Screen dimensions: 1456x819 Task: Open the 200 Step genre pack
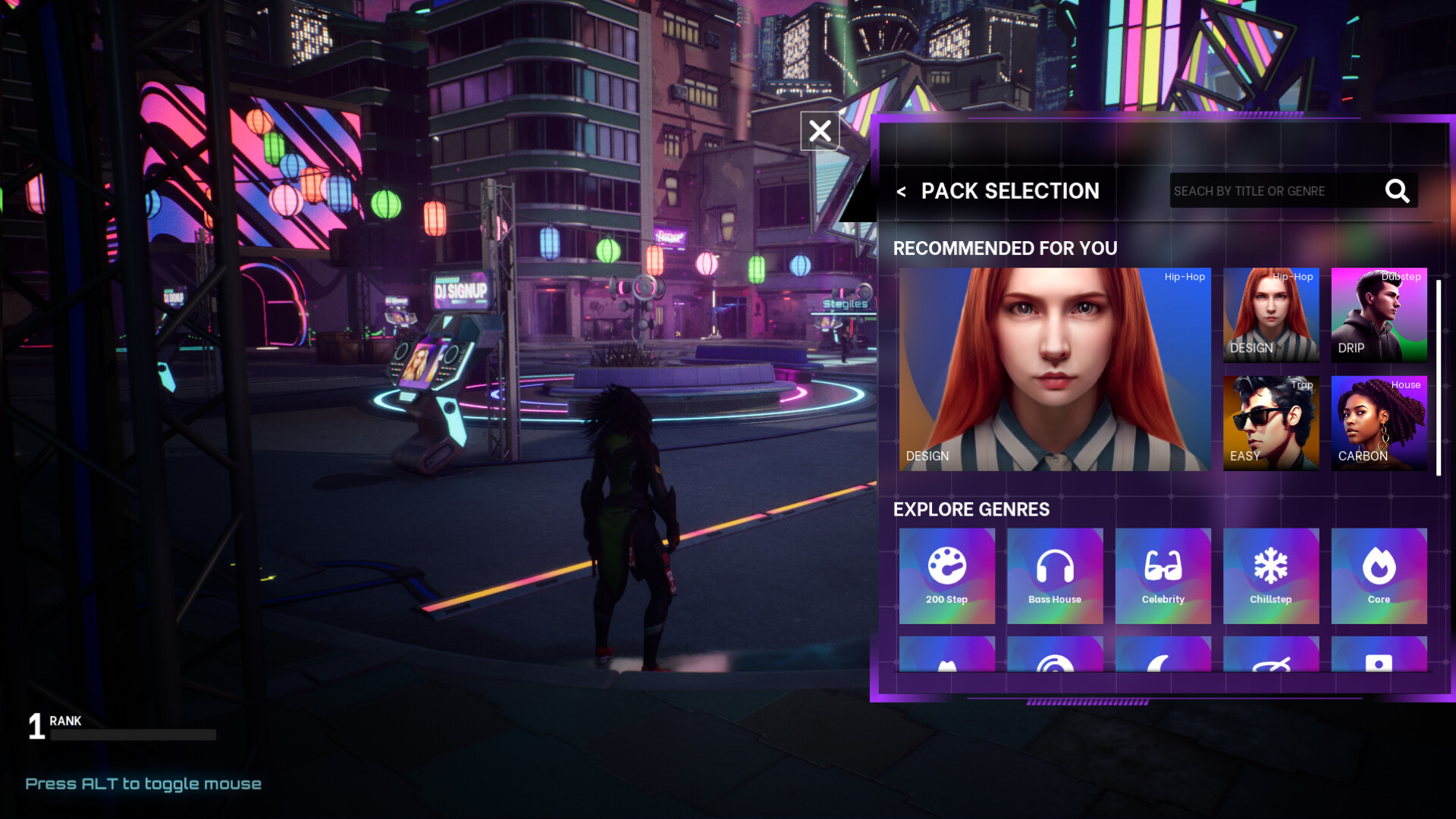[947, 576]
